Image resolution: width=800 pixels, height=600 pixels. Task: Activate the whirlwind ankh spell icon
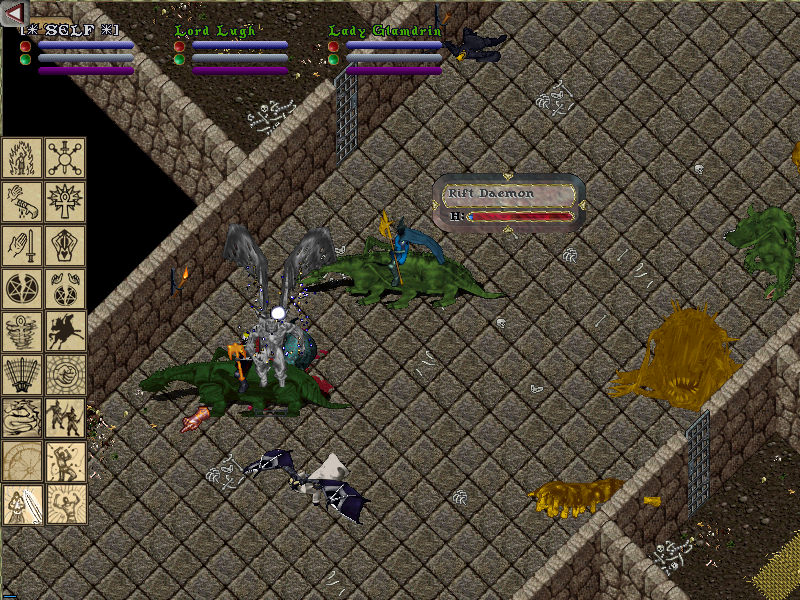click(x=23, y=332)
